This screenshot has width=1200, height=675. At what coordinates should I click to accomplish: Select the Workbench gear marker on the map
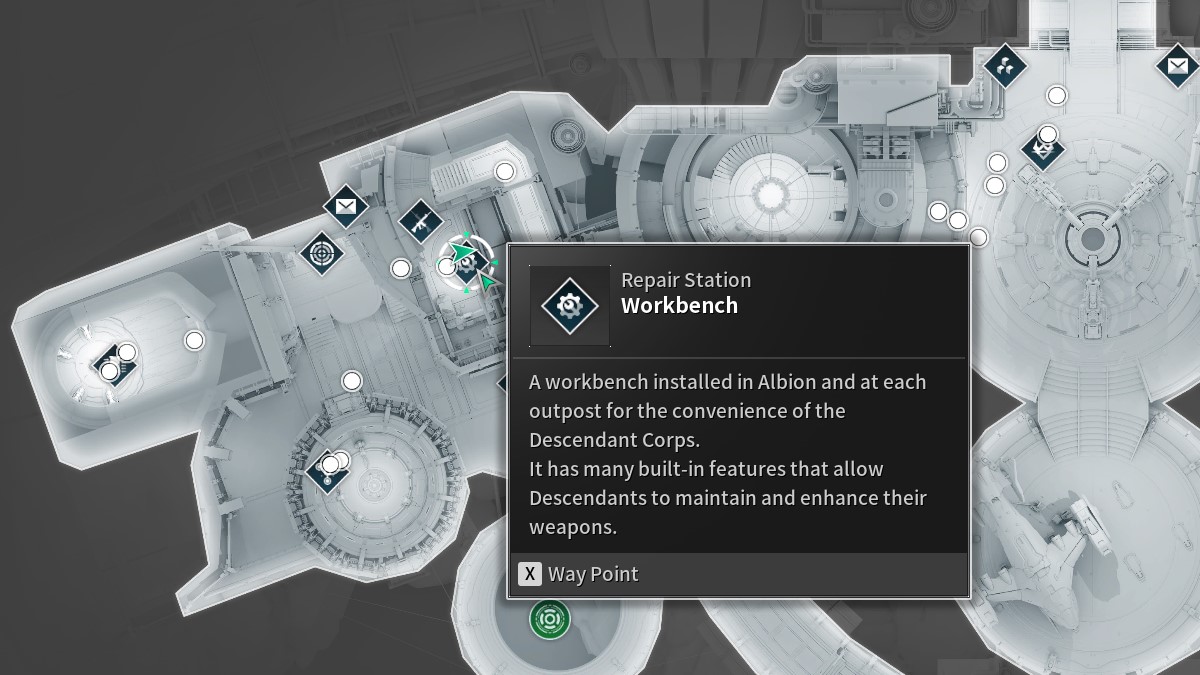(469, 263)
